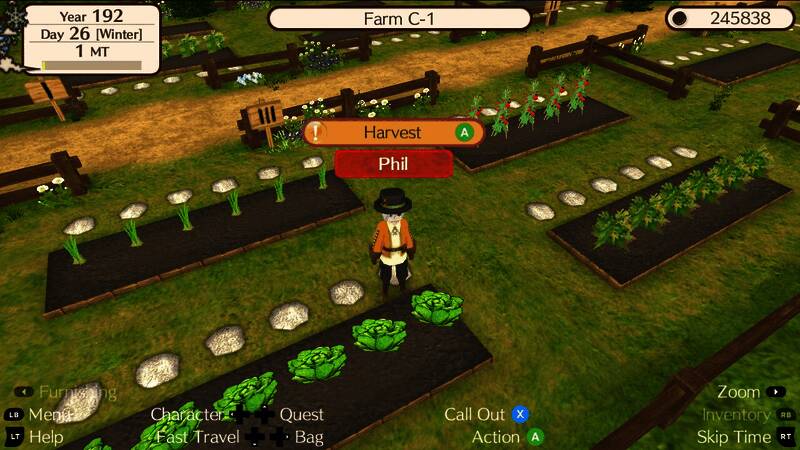This screenshot has width=800, height=450.
Task: Select the Zoom camera option
Action: [739, 392]
